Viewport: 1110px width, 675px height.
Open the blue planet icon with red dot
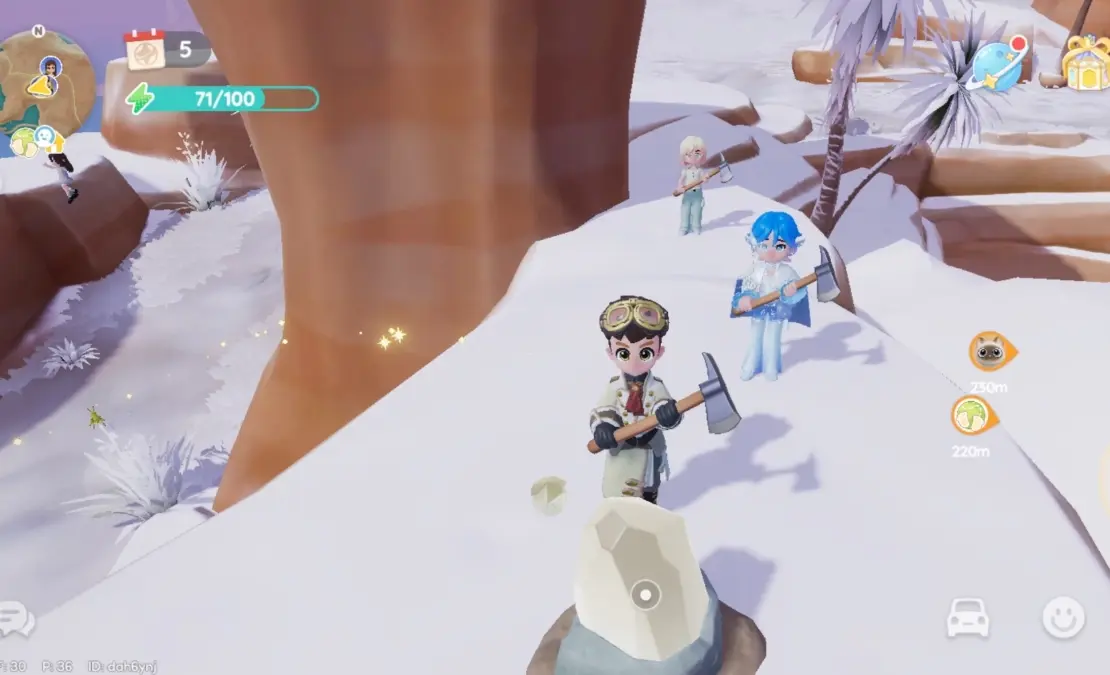click(997, 66)
